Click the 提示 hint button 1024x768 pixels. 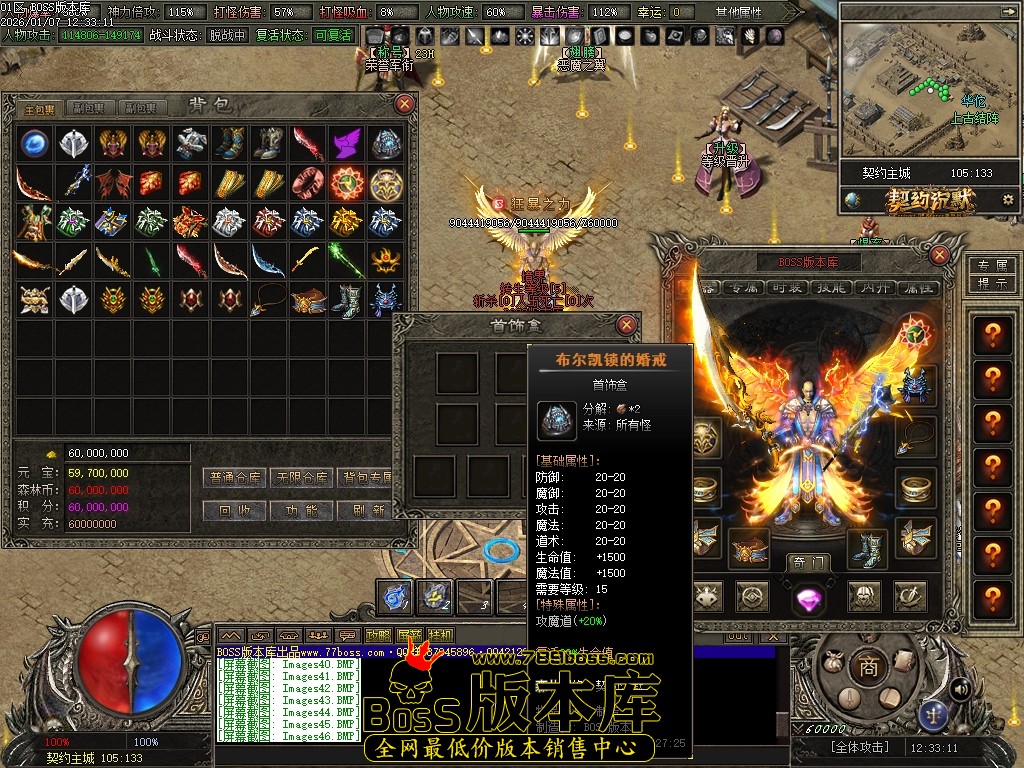(990, 282)
